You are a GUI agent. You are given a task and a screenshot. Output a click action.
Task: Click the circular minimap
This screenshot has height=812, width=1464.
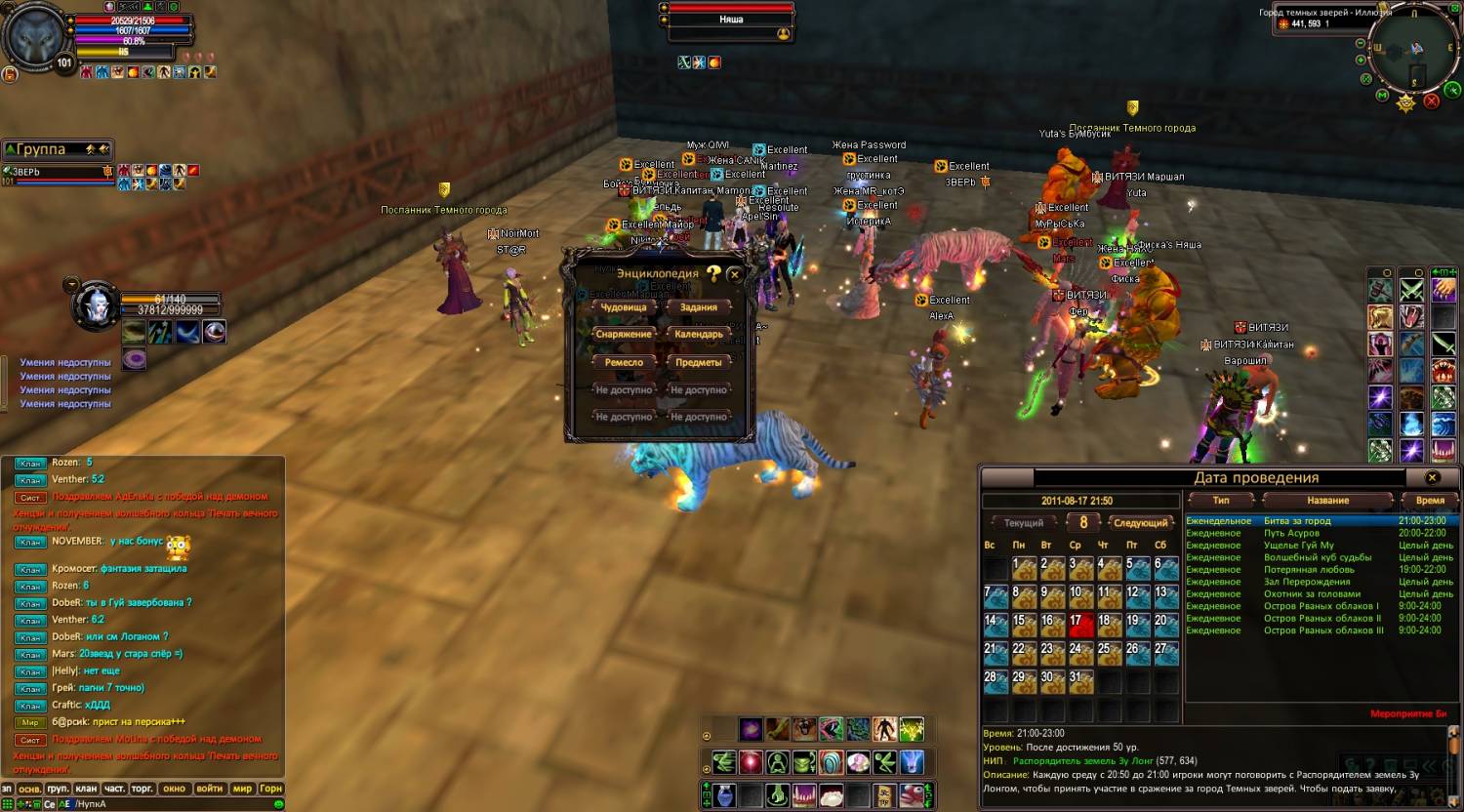point(1412,51)
